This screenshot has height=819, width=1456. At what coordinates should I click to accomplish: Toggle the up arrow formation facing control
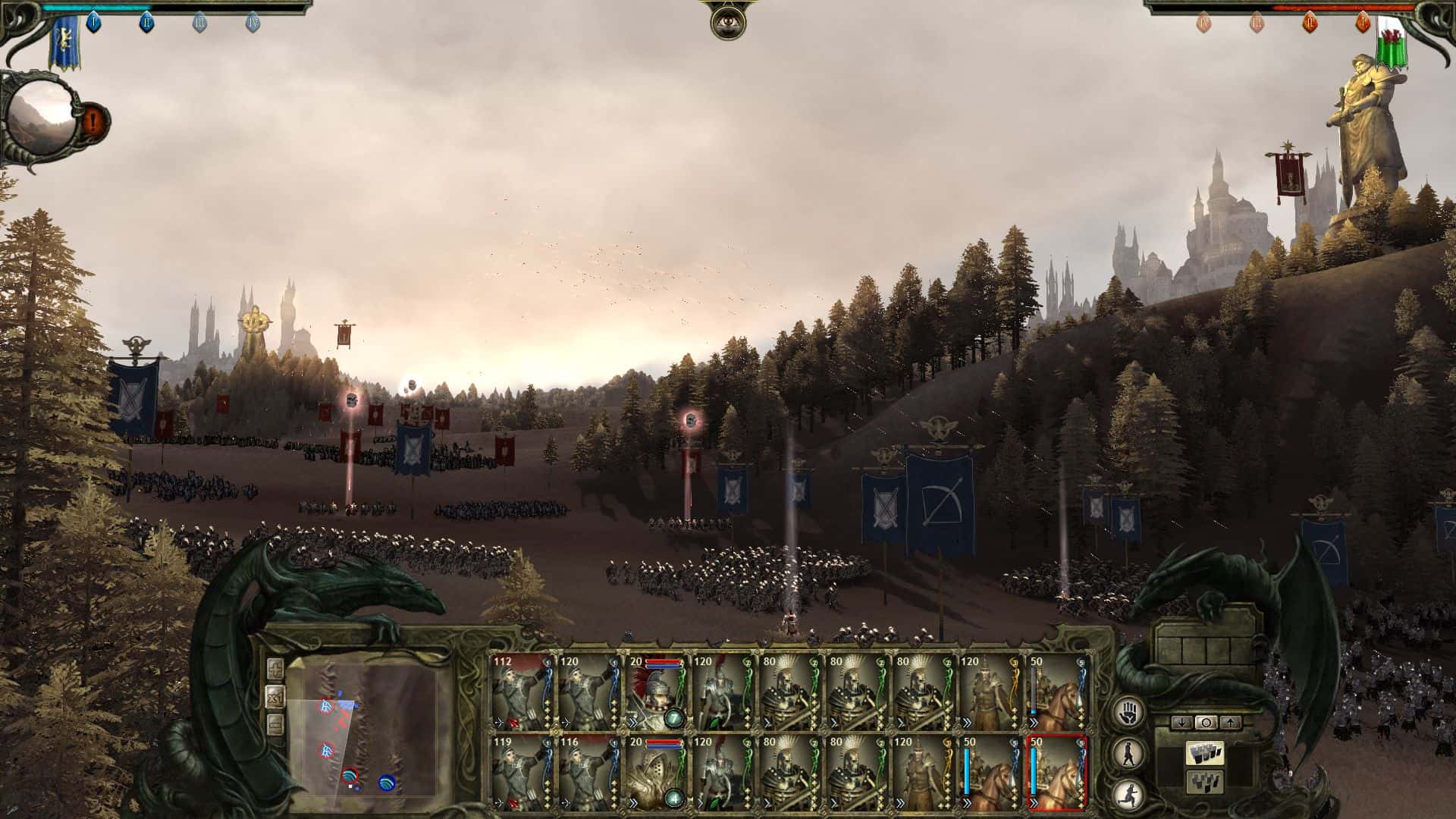[x=1230, y=722]
